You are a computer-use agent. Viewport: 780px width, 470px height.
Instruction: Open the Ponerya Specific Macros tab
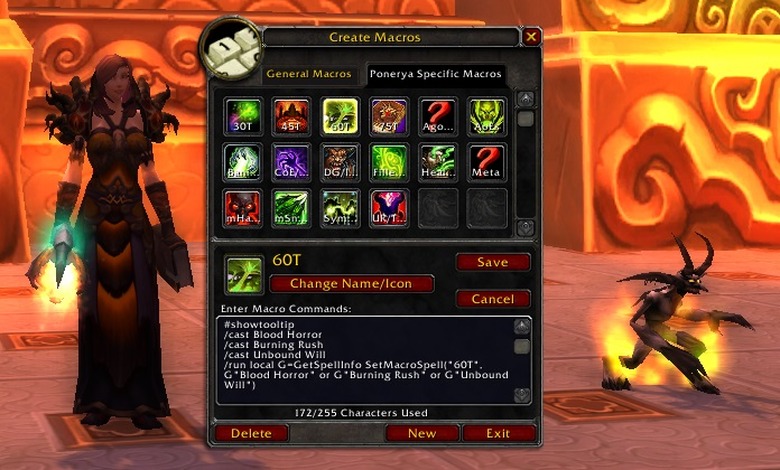[435, 74]
